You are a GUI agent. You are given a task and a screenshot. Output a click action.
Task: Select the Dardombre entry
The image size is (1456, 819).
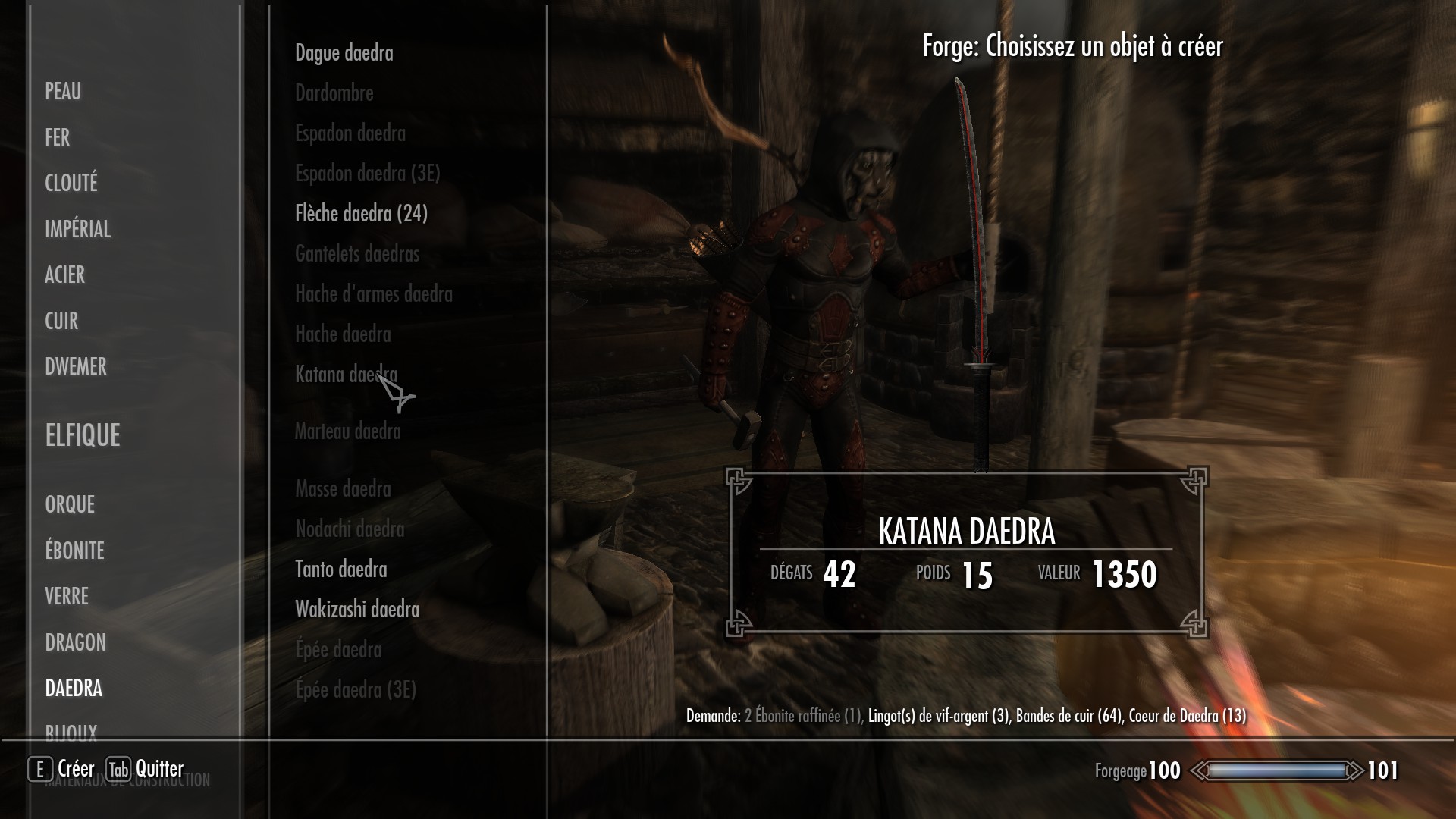[334, 93]
